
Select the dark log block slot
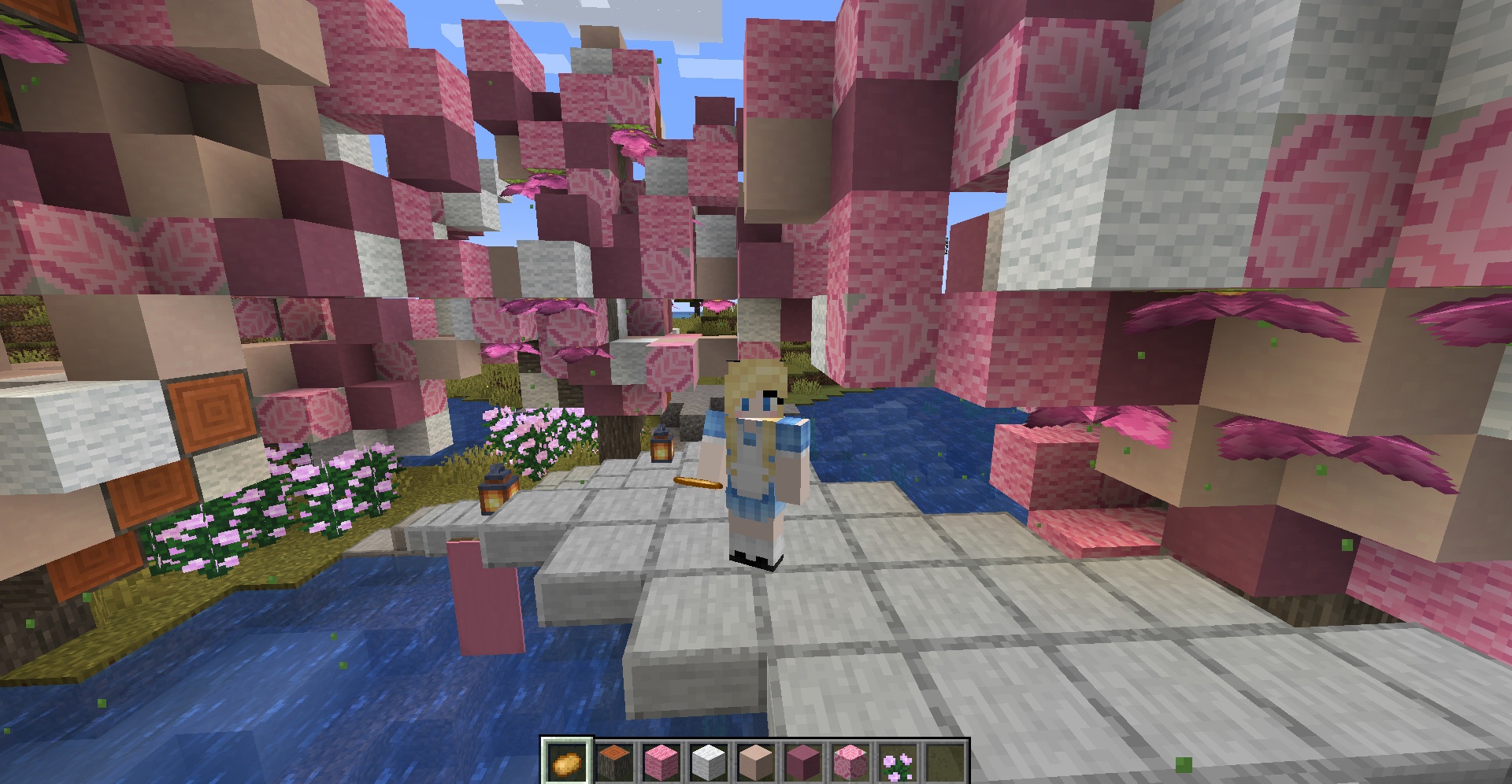(x=613, y=762)
